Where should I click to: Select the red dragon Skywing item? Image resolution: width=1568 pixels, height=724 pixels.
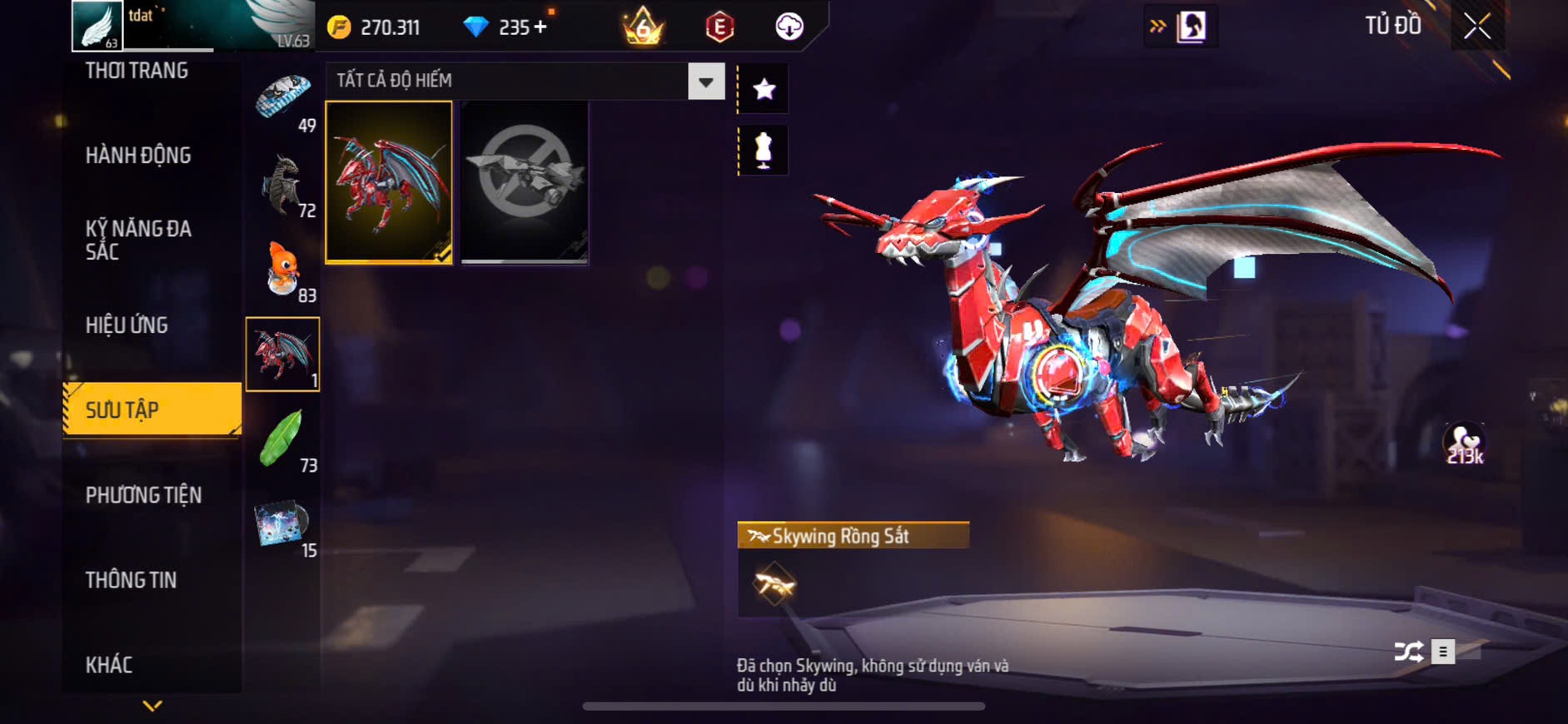[x=389, y=182]
